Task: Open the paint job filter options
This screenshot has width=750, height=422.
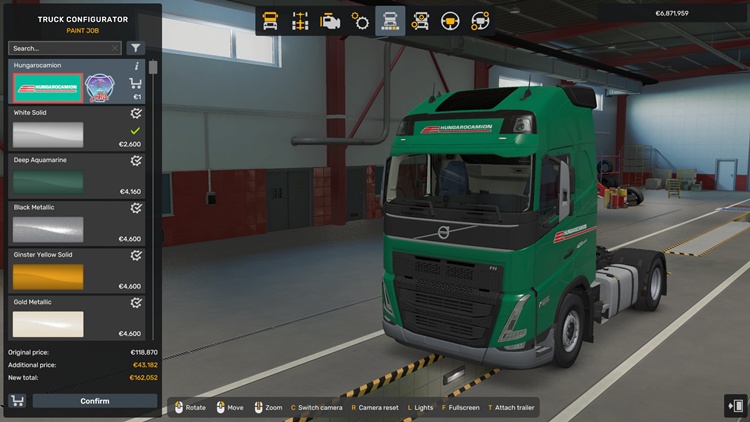Action: 136,48
